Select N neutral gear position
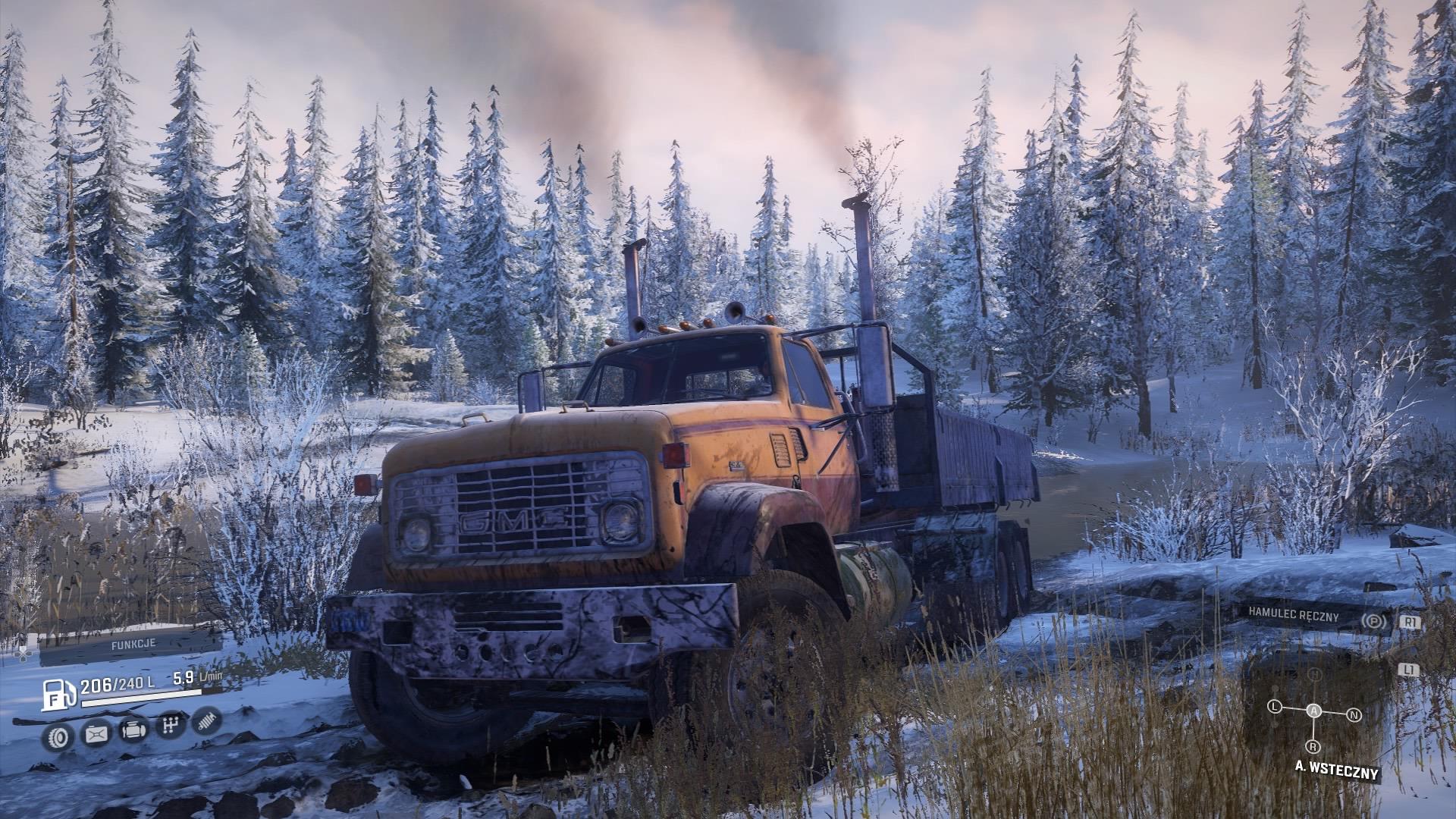Screen dimensions: 1456x819 click(1354, 715)
